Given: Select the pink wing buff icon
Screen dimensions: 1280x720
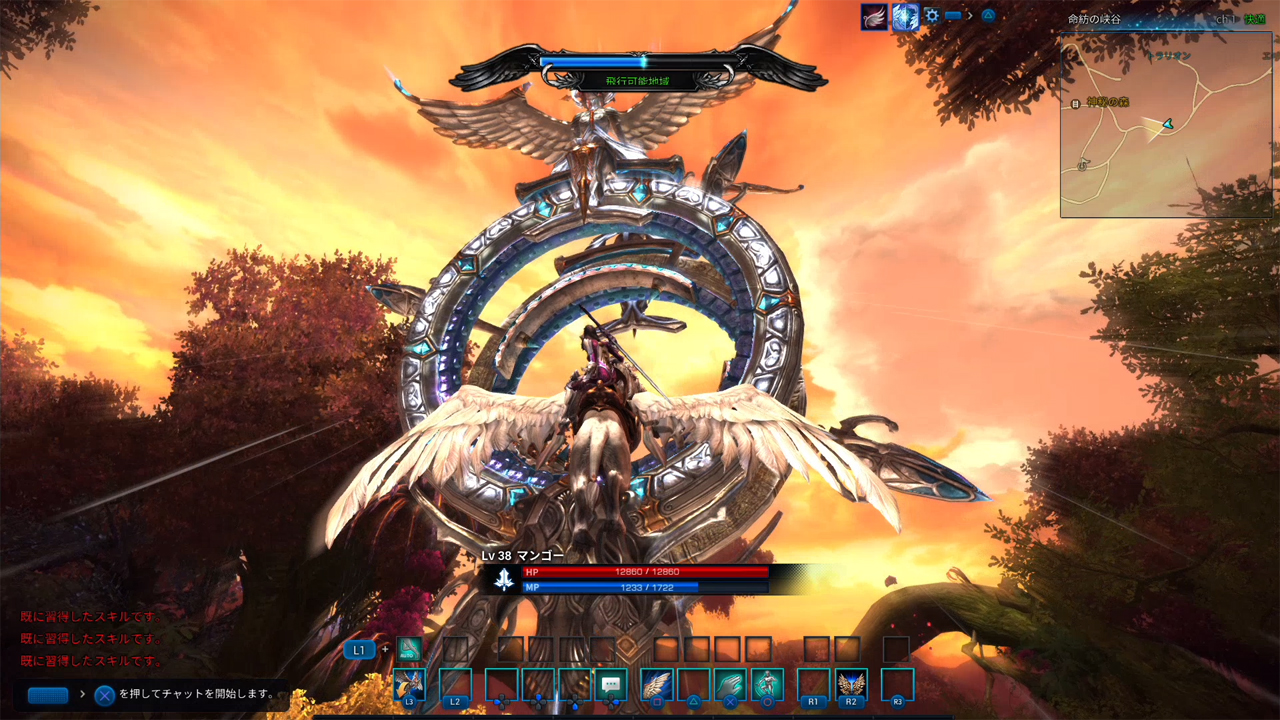Looking at the screenshot, I should [875, 17].
